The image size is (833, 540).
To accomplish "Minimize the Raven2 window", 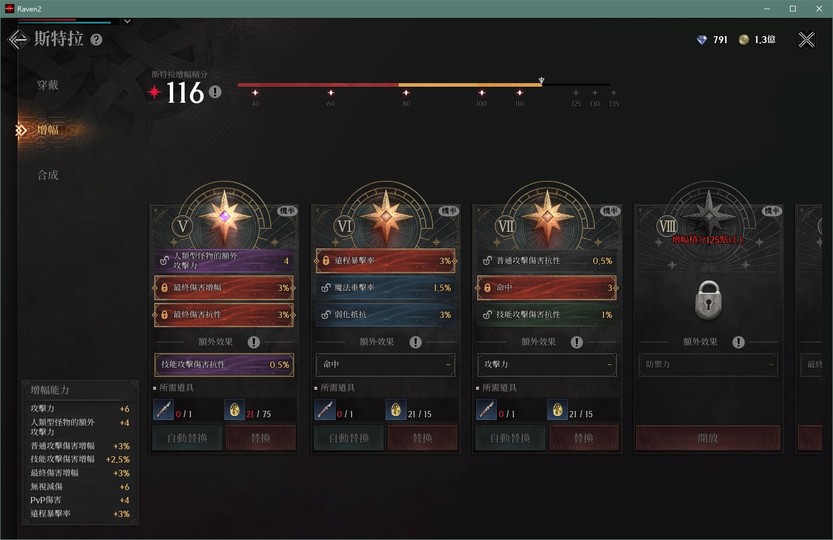I will [x=765, y=8].
